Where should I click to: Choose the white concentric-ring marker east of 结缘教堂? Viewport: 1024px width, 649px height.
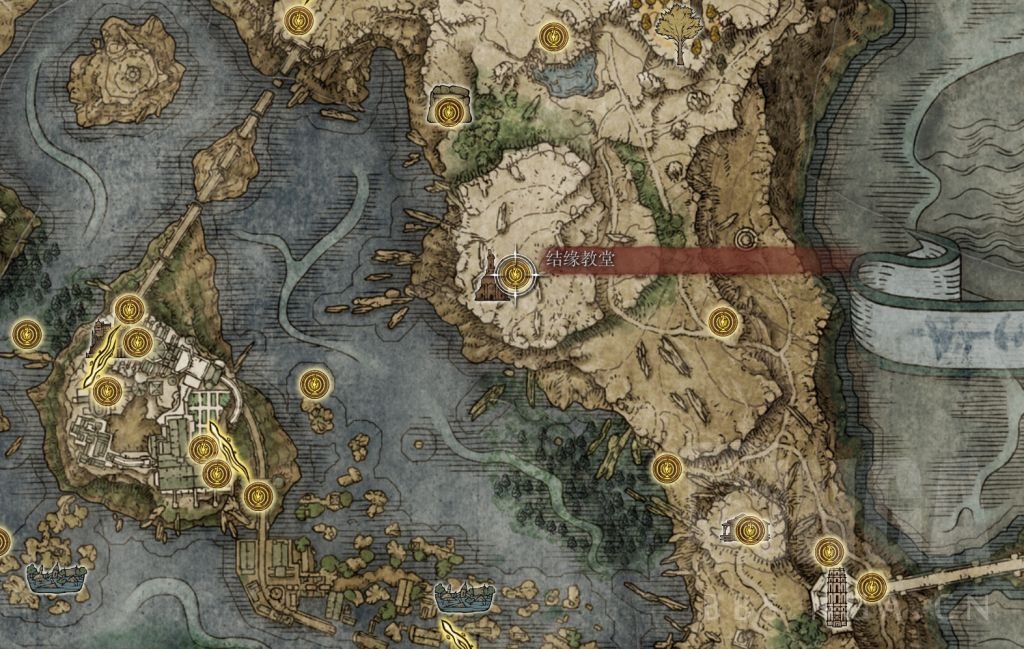tap(744, 240)
